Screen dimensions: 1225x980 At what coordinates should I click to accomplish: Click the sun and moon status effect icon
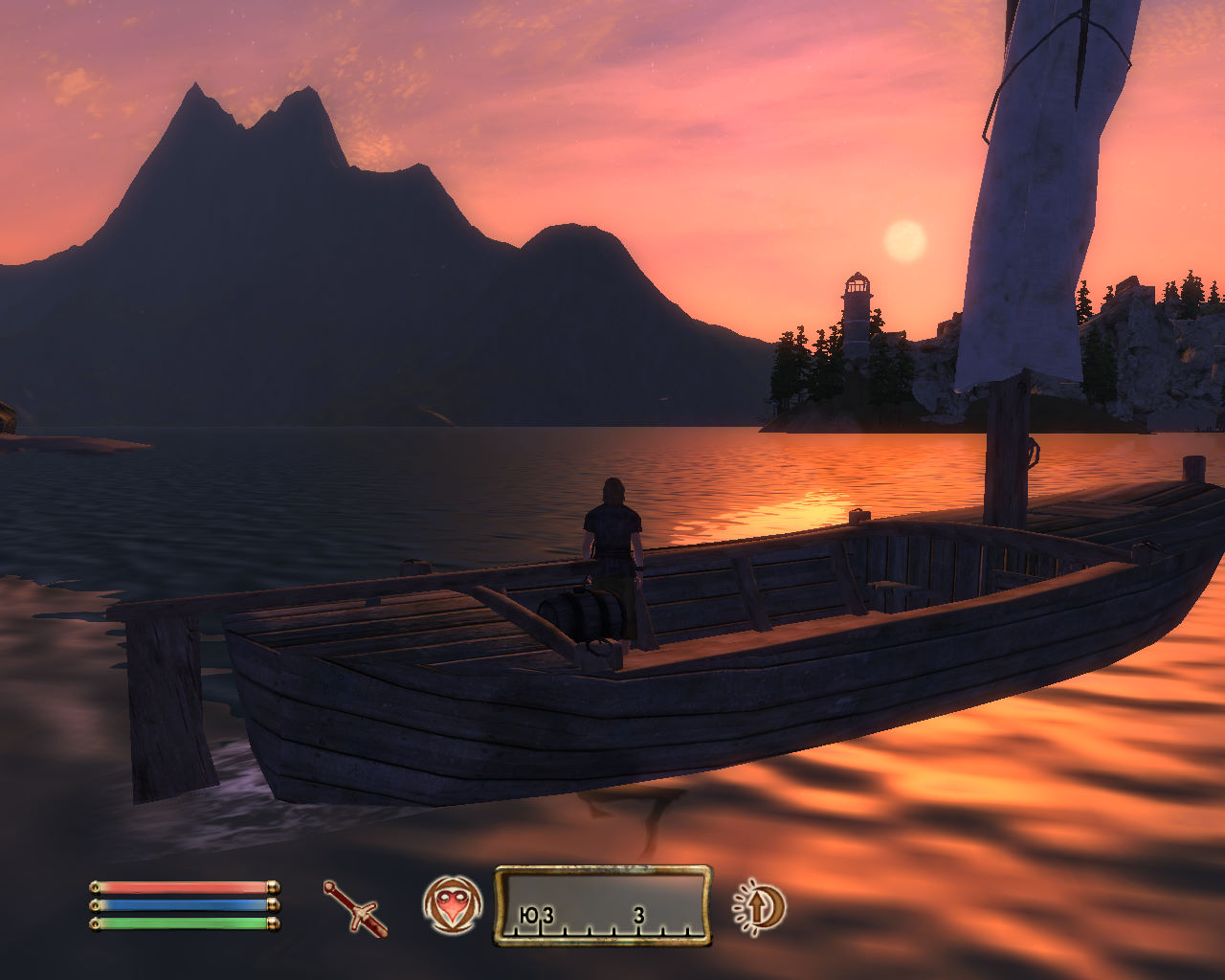pyautogui.click(x=760, y=906)
